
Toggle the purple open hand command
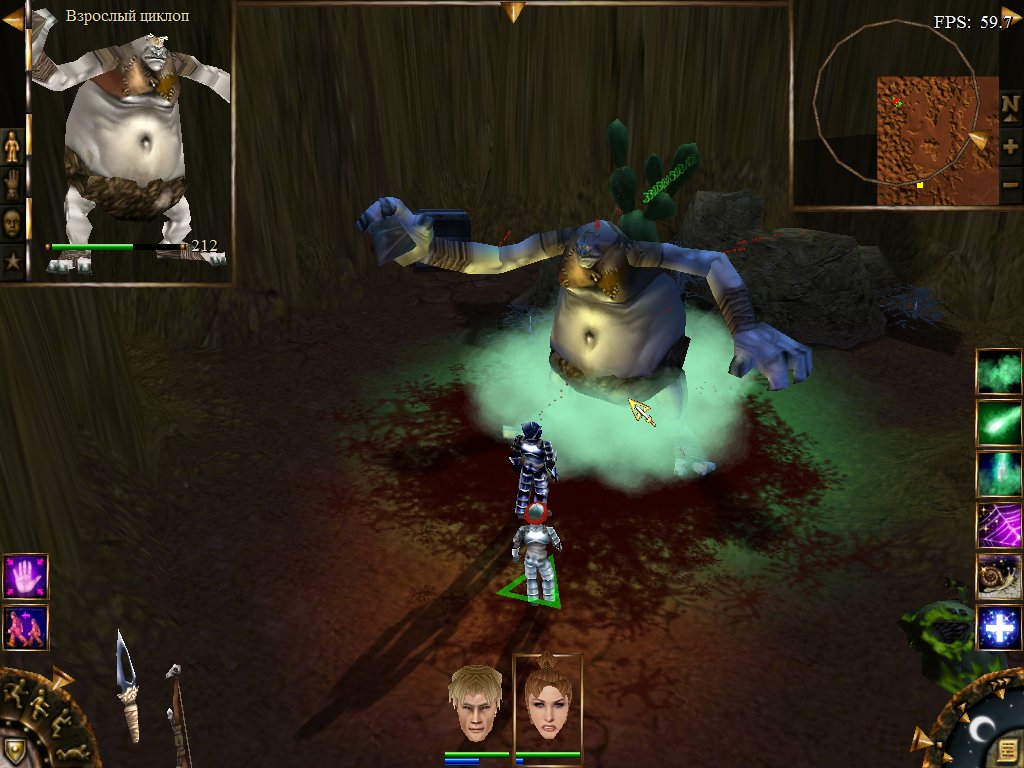[25, 577]
